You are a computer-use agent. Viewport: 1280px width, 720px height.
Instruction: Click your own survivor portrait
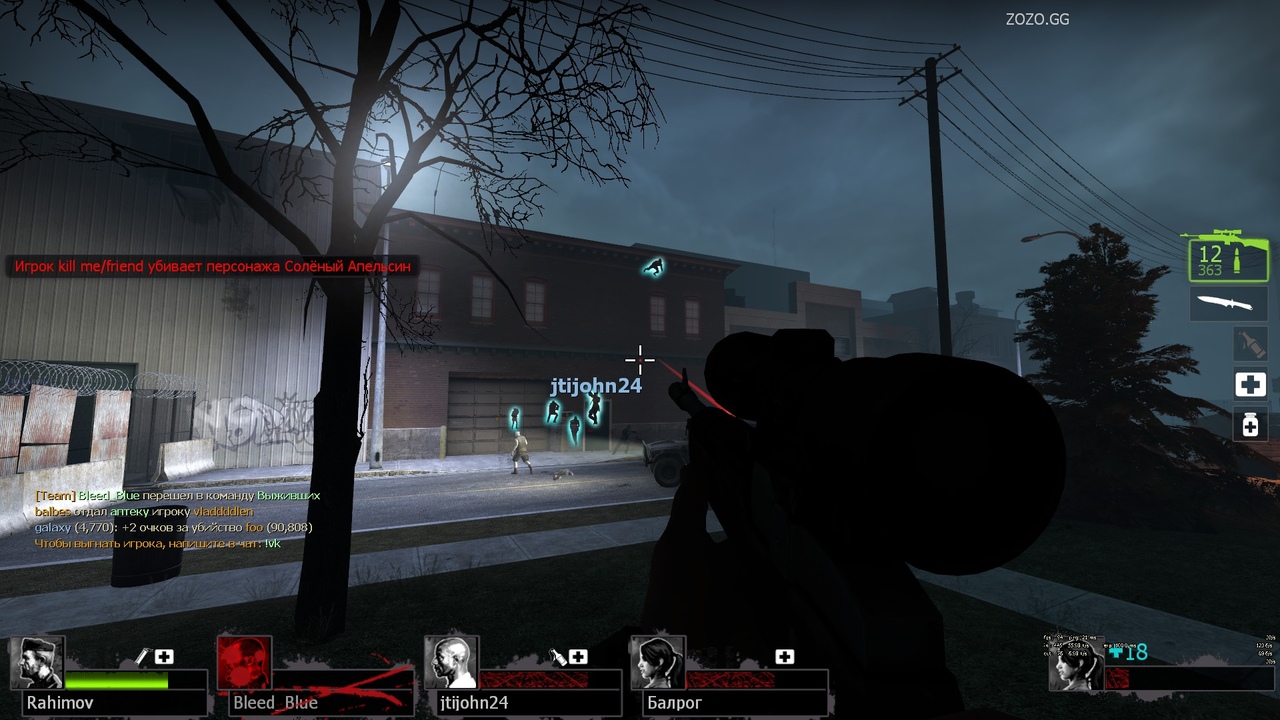(x=1076, y=666)
